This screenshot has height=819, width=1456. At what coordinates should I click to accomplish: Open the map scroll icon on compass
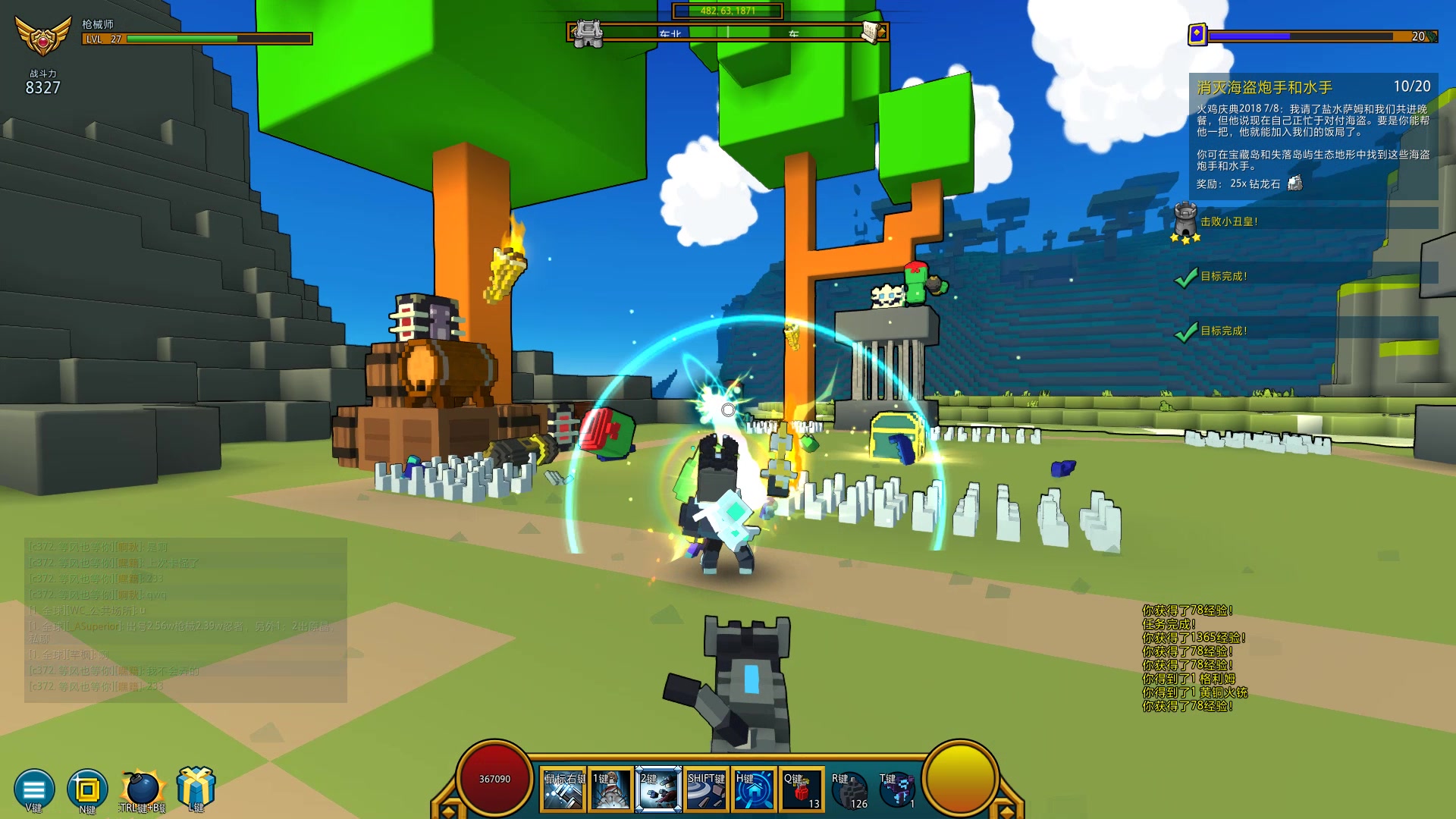[x=872, y=32]
